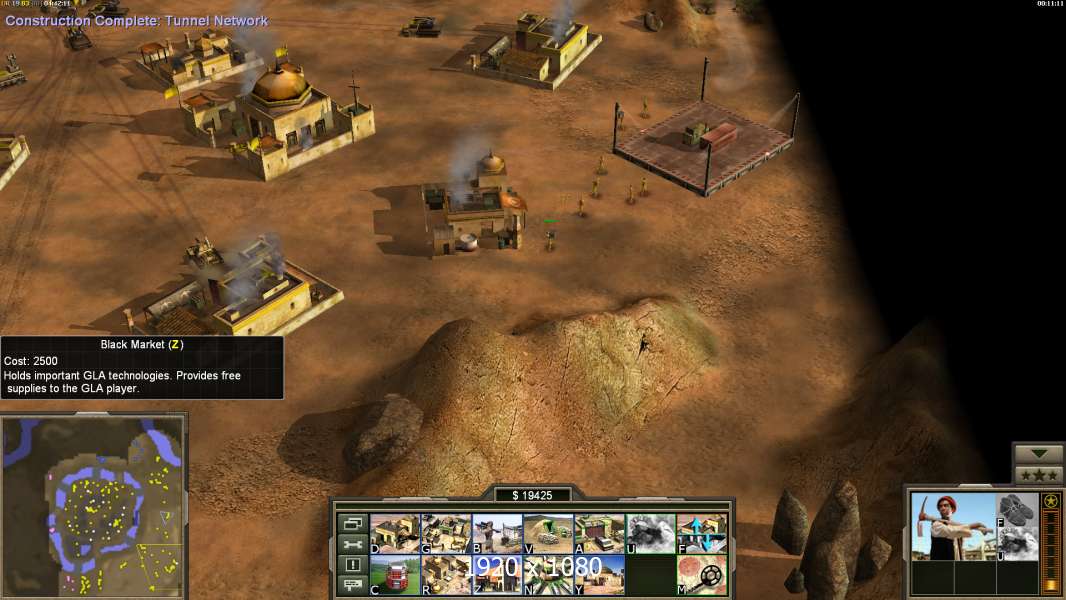Open the chat communicator button
The height and width of the screenshot is (600, 1066).
(x=352, y=585)
